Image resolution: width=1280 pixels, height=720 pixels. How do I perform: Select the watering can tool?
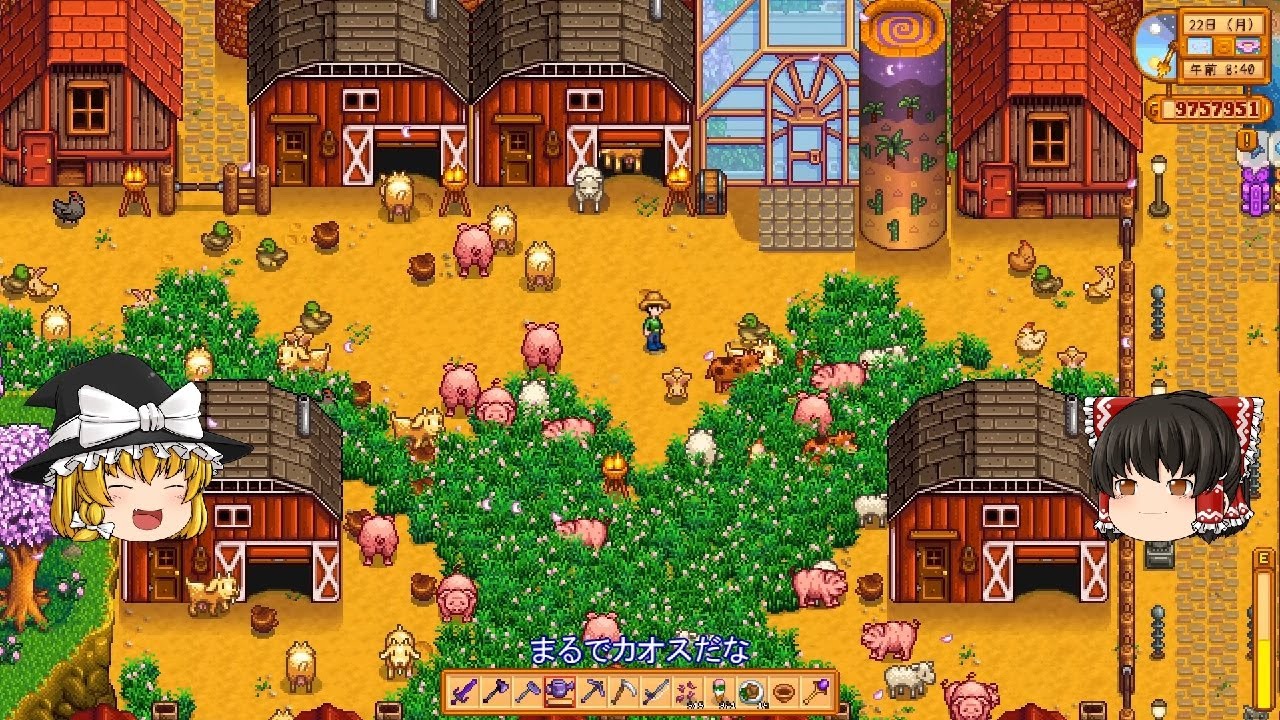click(x=558, y=692)
